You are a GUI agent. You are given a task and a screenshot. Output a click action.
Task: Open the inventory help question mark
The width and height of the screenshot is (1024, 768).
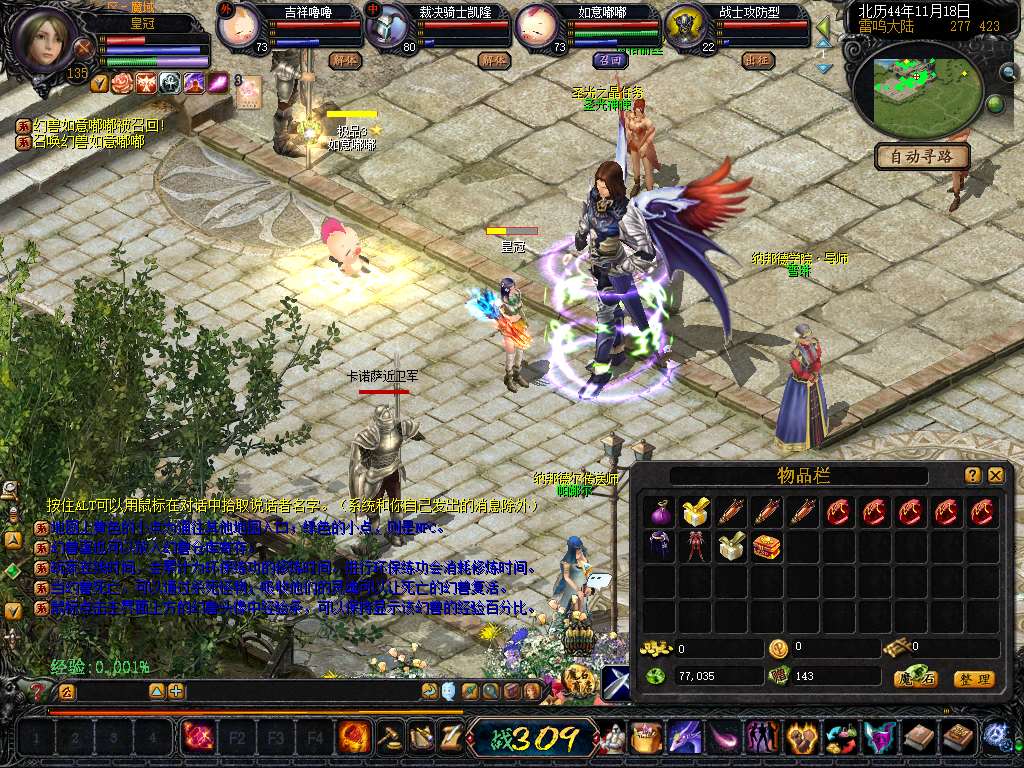point(973,475)
